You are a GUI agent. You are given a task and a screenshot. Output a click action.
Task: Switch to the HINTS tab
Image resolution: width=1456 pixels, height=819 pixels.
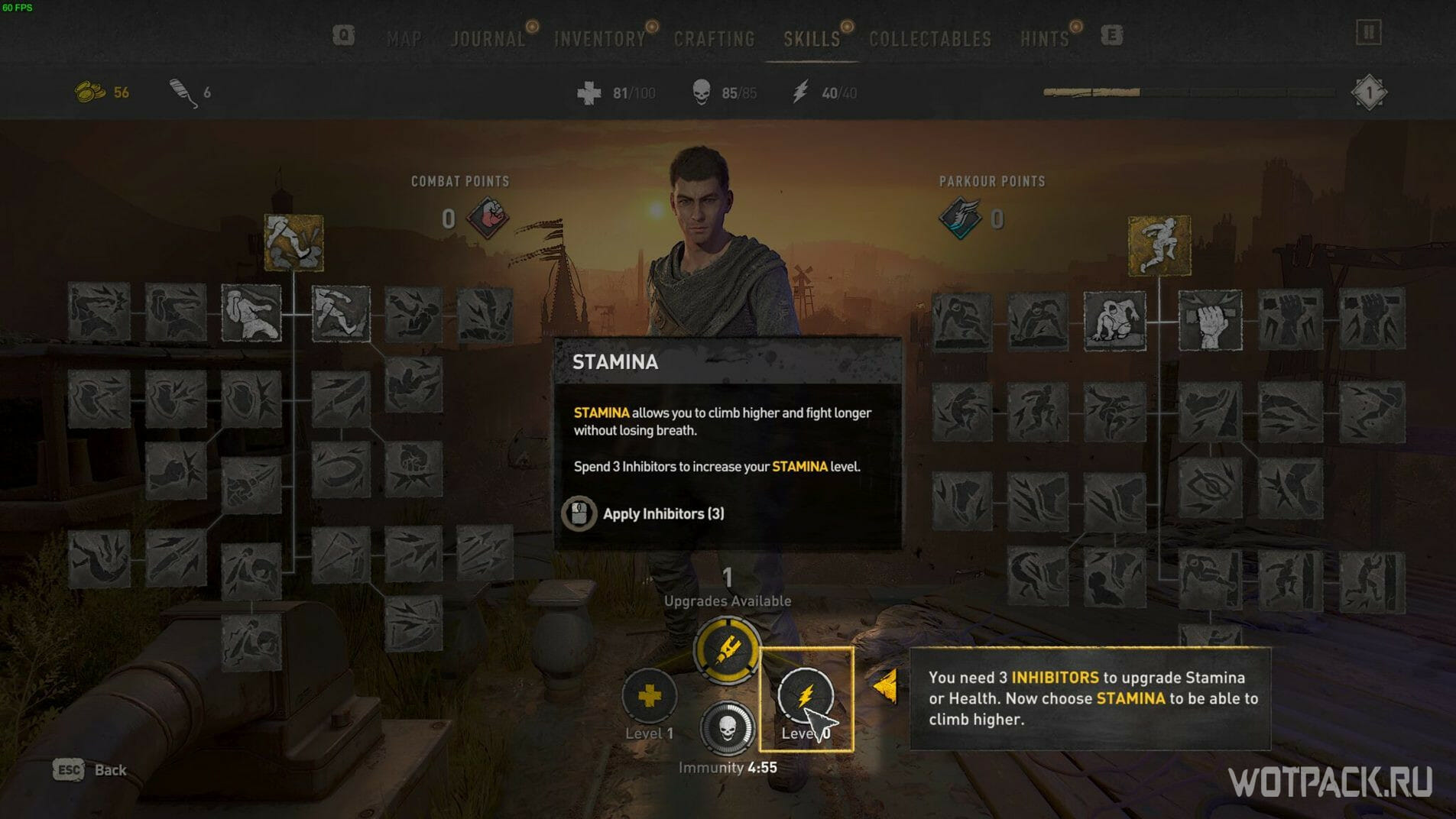1046,38
